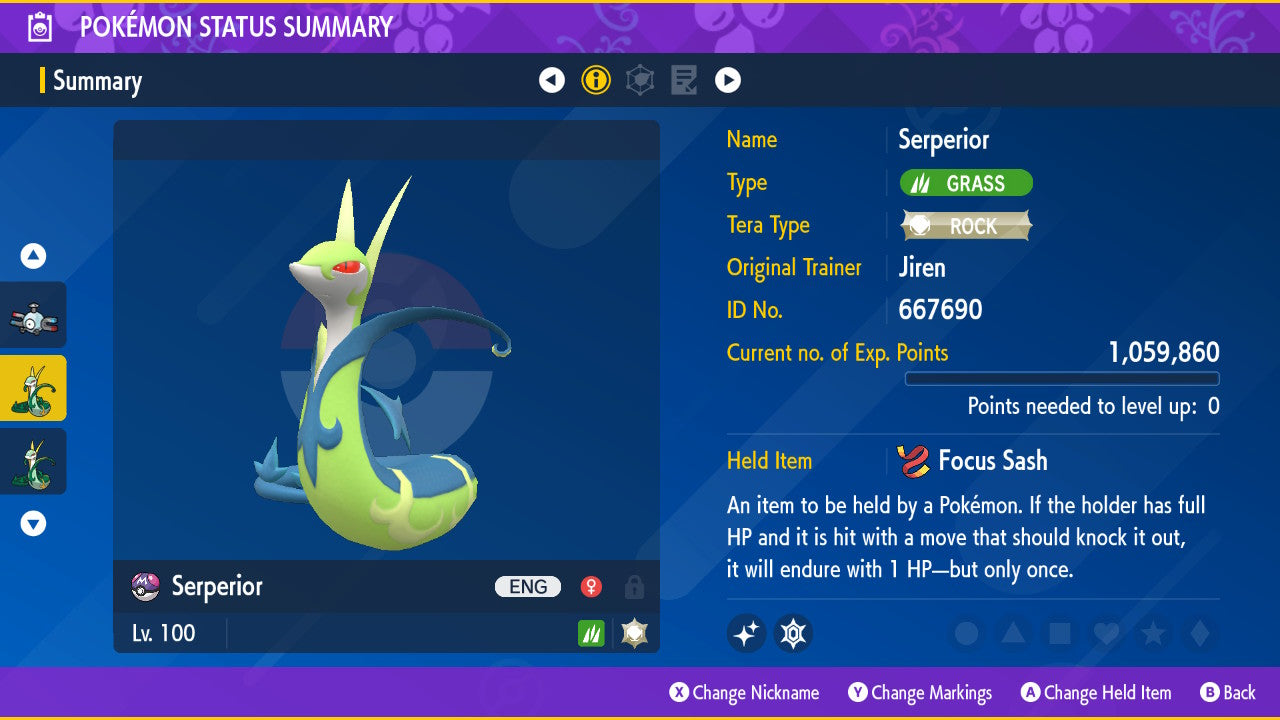The image size is (1280, 720).
Task: Go to the previous summary page arrow
Action: point(552,80)
